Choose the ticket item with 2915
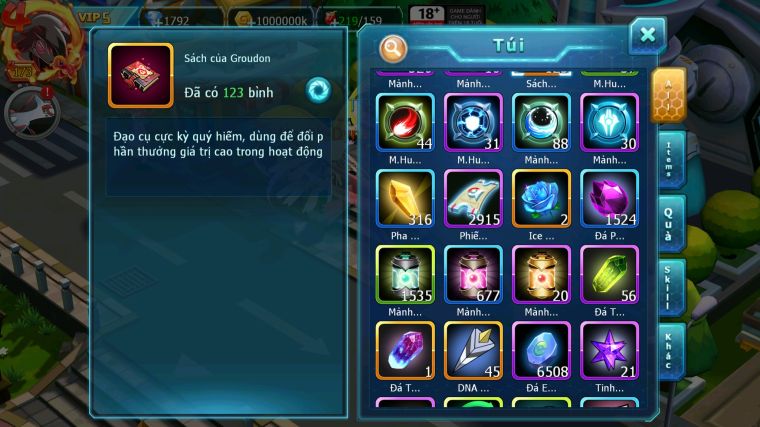Viewport: 760px width, 427px height. pyautogui.click(x=473, y=198)
